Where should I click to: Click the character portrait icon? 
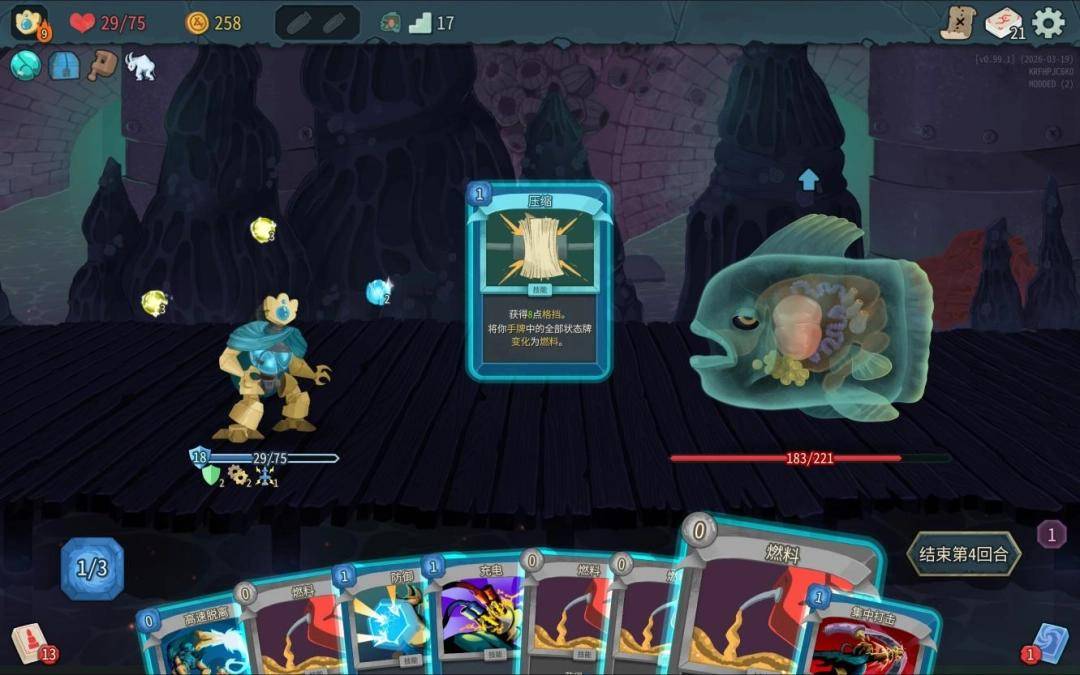[29, 22]
